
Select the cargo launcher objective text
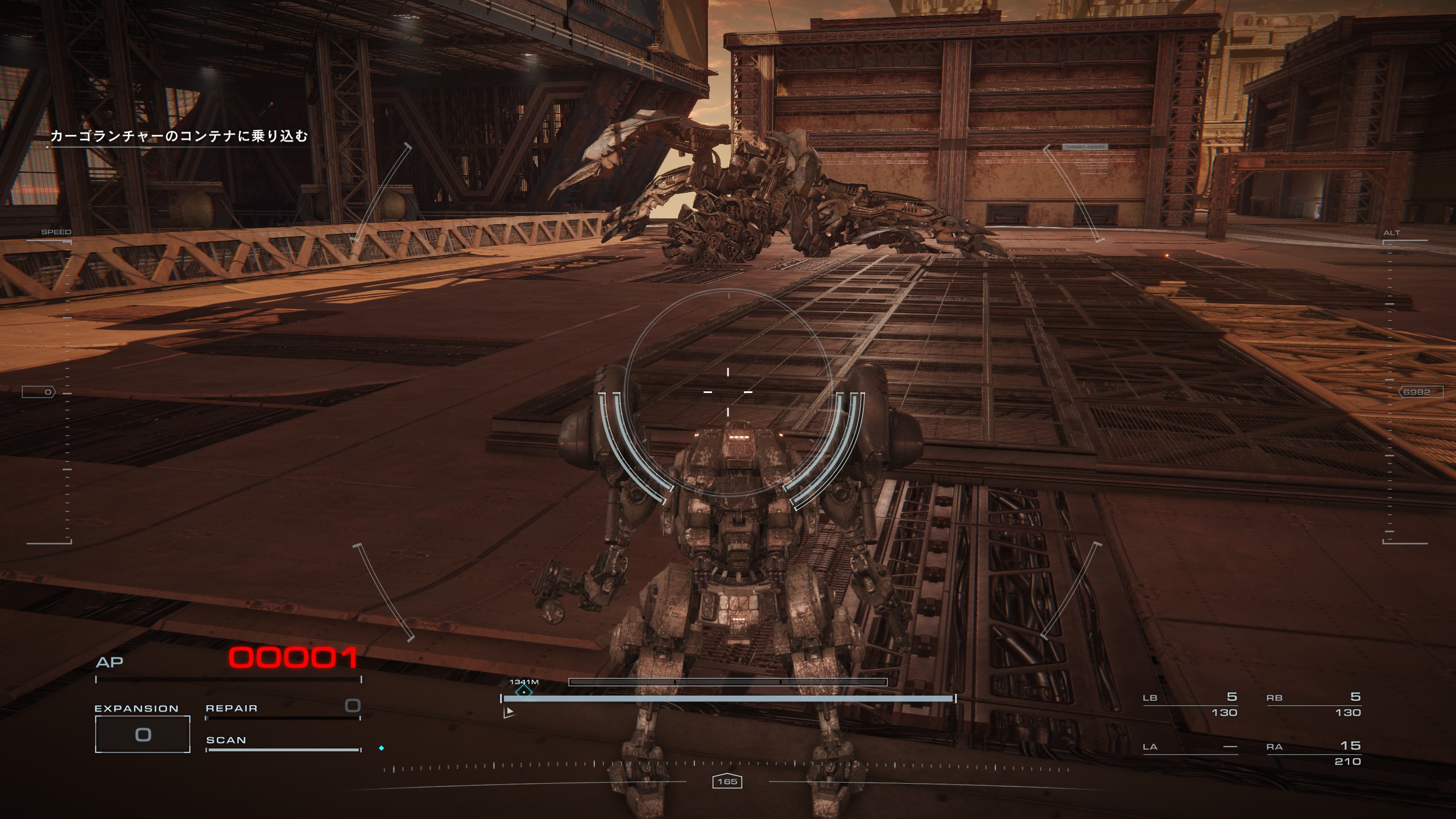[179, 136]
